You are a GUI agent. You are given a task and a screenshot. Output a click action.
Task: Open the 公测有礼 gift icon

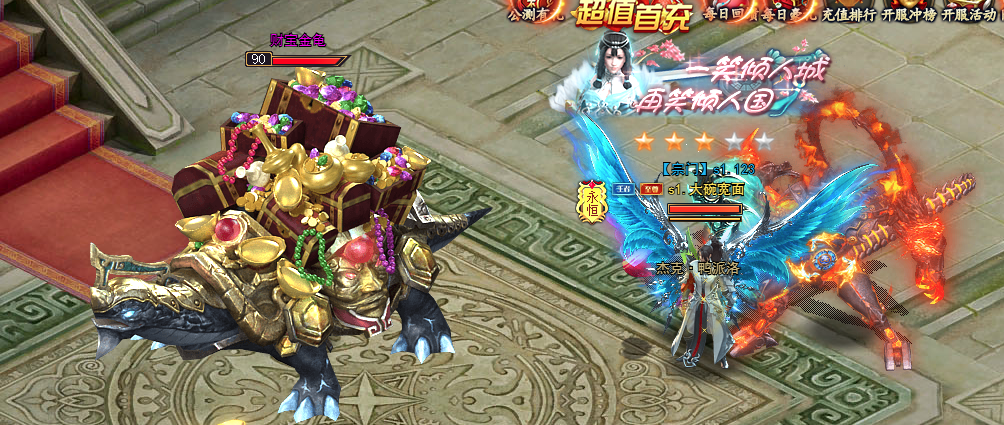tap(534, 13)
